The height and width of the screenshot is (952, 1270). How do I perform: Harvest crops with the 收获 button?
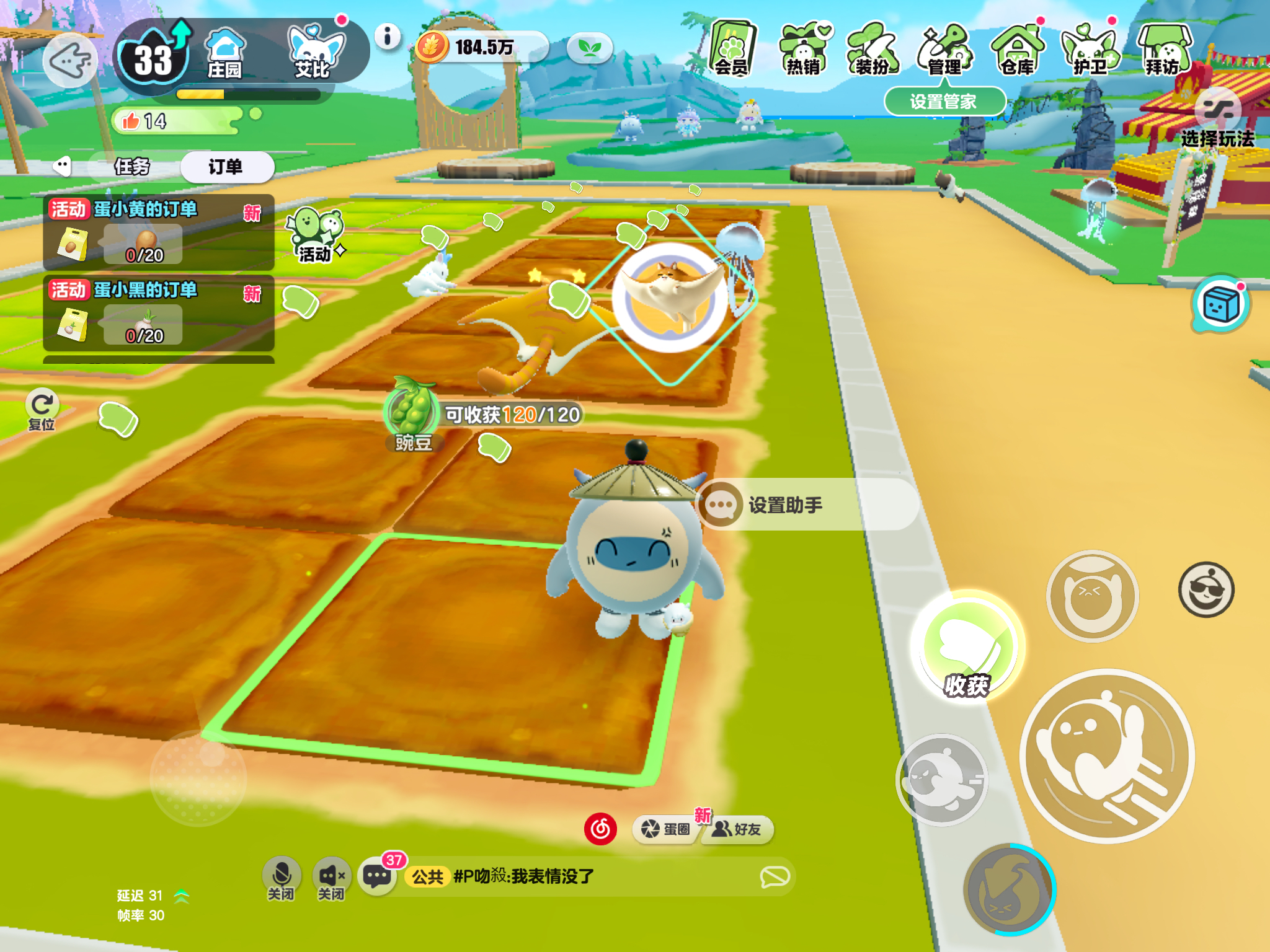pos(966,647)
